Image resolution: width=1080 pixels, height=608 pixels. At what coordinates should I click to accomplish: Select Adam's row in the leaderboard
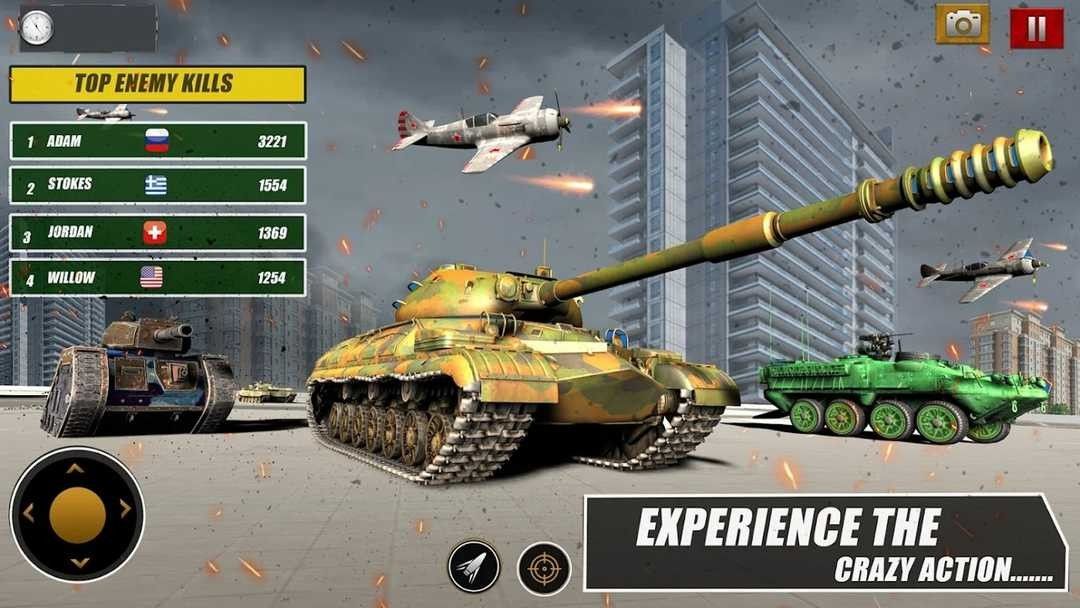tap(158, 141)
